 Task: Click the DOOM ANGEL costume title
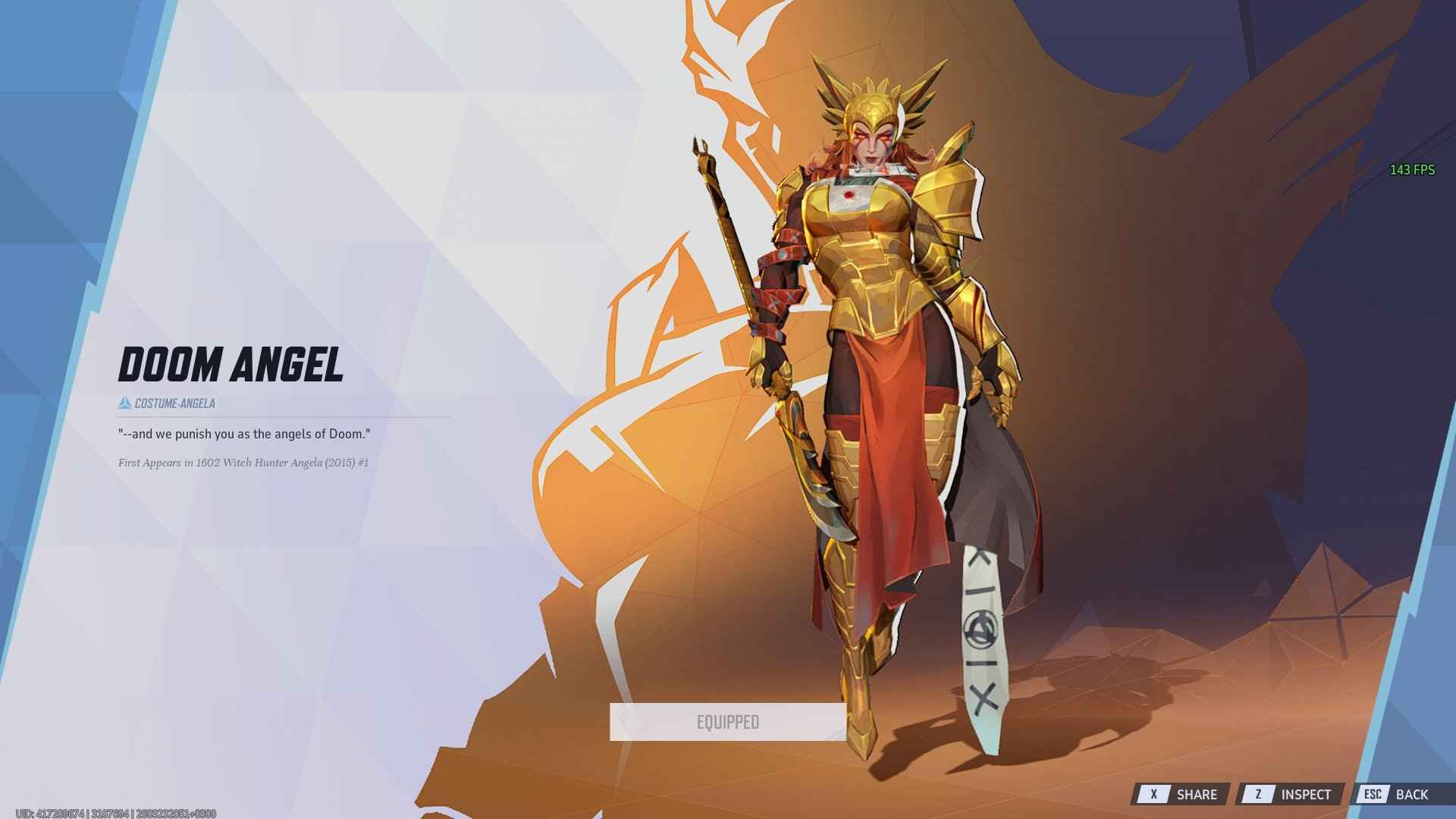230,366
